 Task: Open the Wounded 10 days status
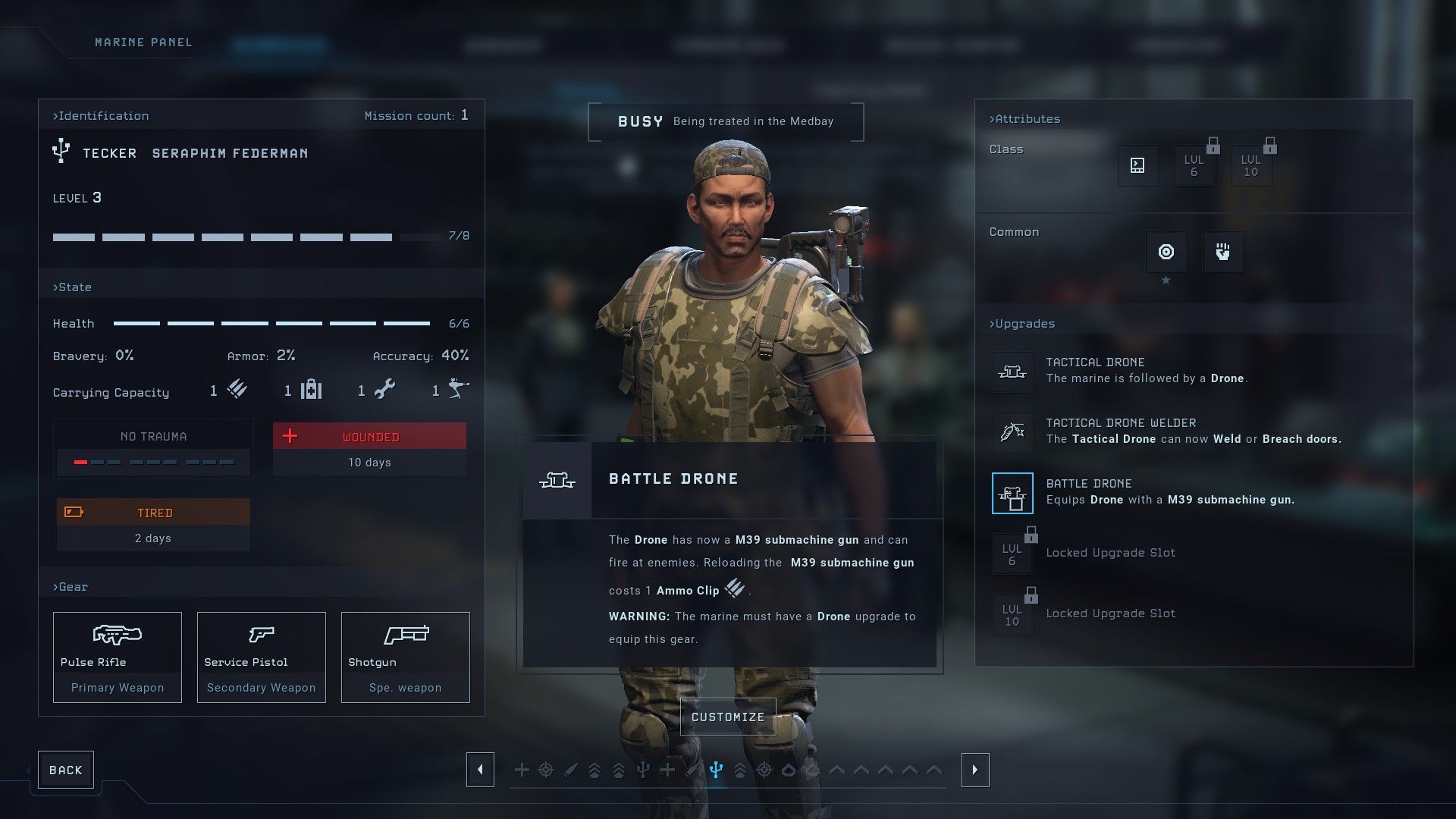pos(369,449)
